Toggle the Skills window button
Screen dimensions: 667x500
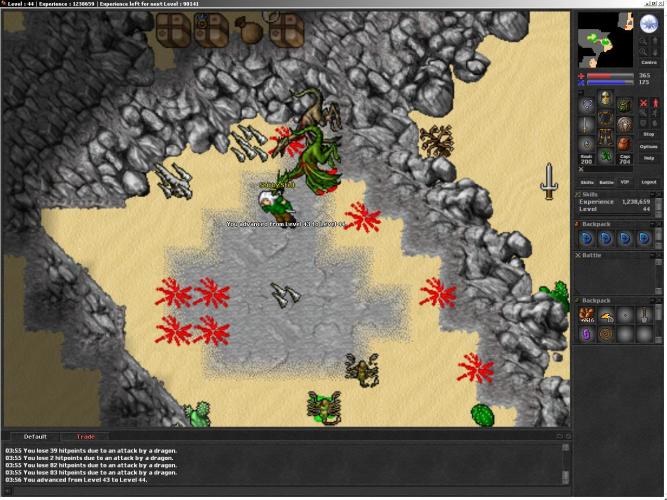(586, 182)
